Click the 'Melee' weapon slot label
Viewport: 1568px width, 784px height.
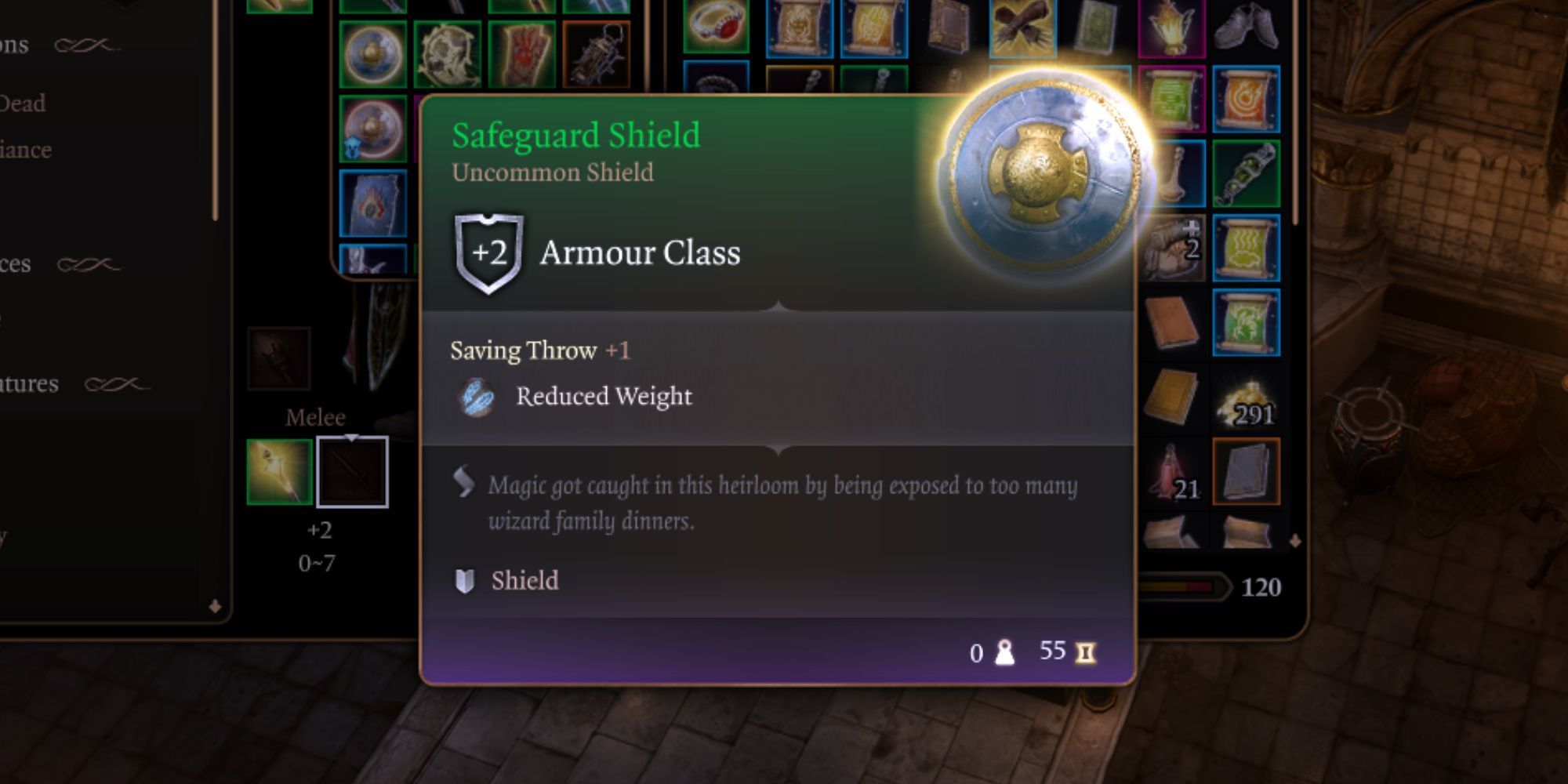click(314, 417)
